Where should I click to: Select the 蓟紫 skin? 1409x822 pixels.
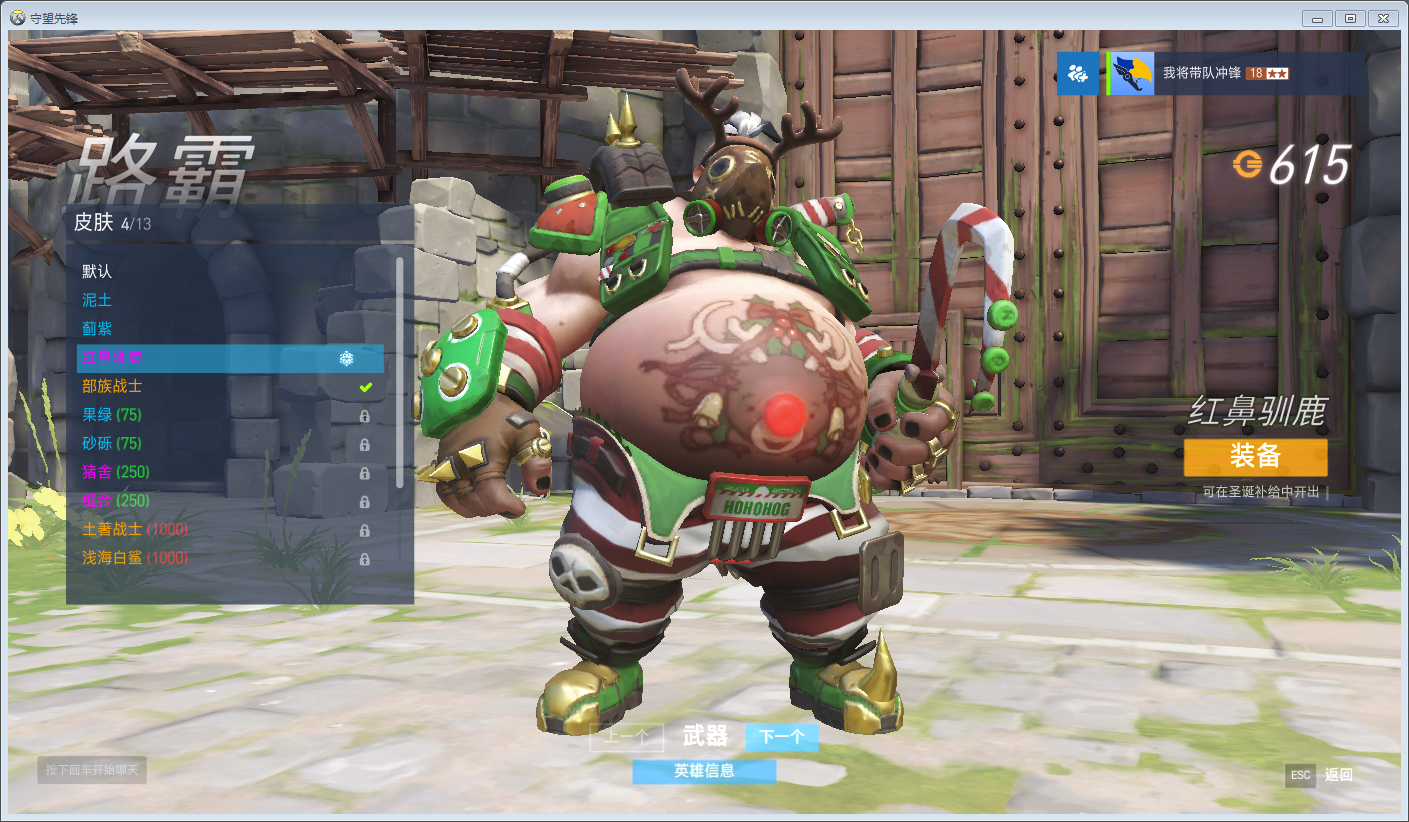pyautogui.click(x=98, y=329)
